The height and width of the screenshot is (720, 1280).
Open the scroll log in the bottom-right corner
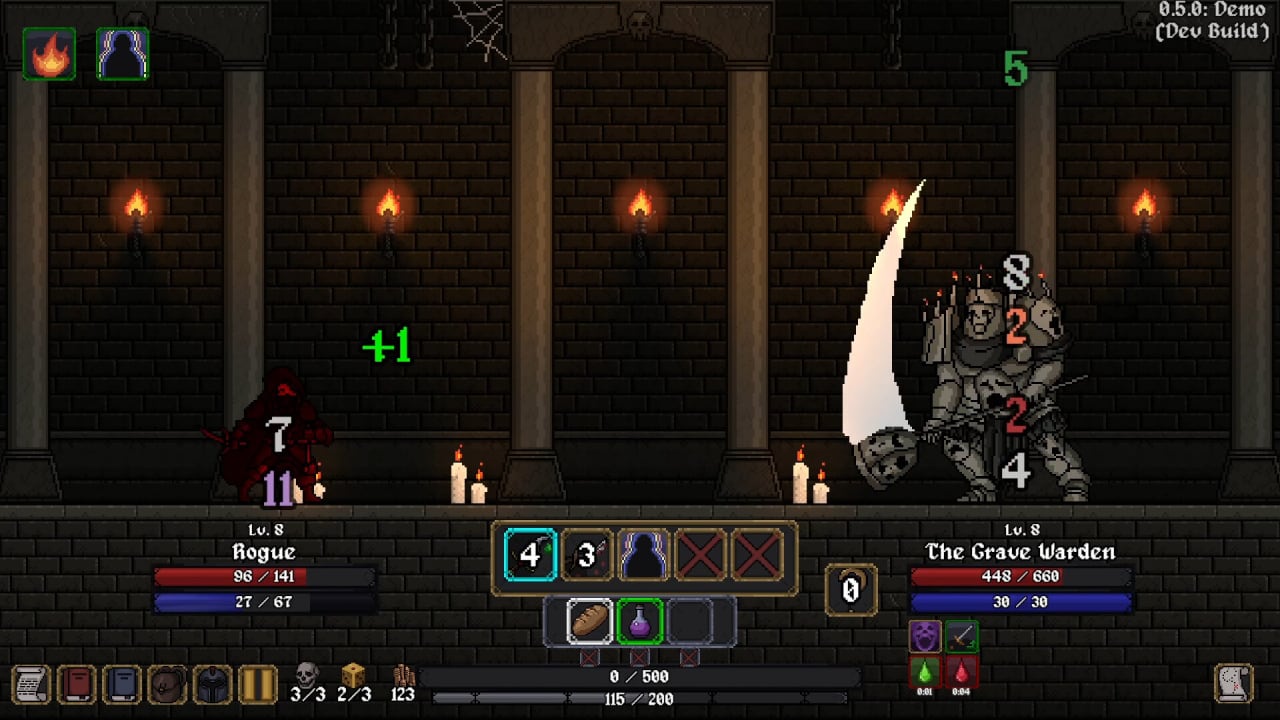click(1234, 683)
